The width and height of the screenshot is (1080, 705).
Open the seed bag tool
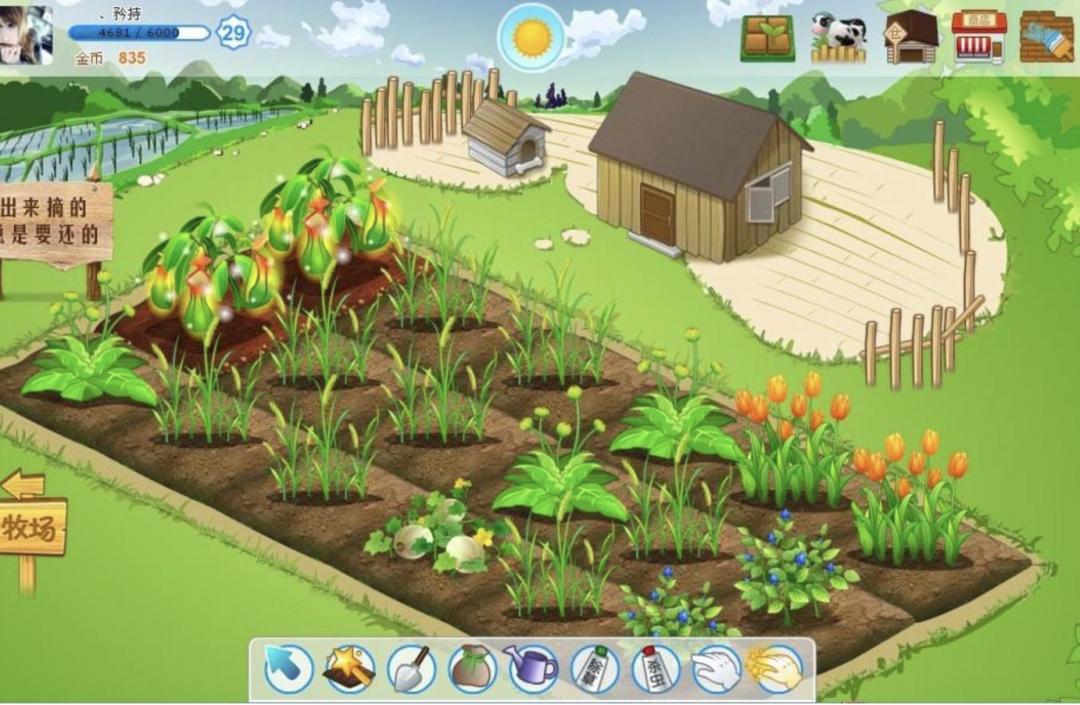pyautogui.click(x=472, y=669)
